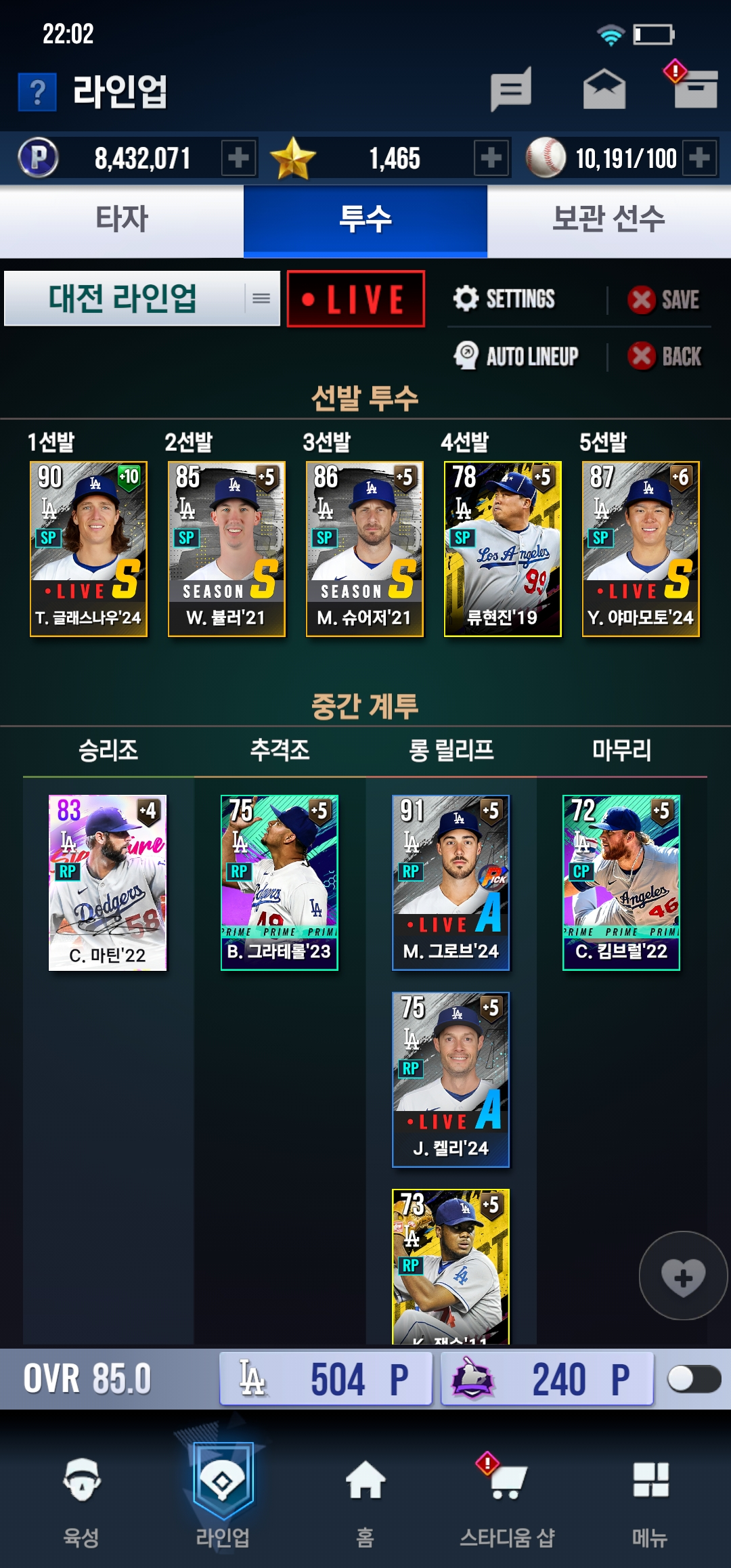
Task: Open the 보관 선수 tab
Action: [x=608, y=220]
